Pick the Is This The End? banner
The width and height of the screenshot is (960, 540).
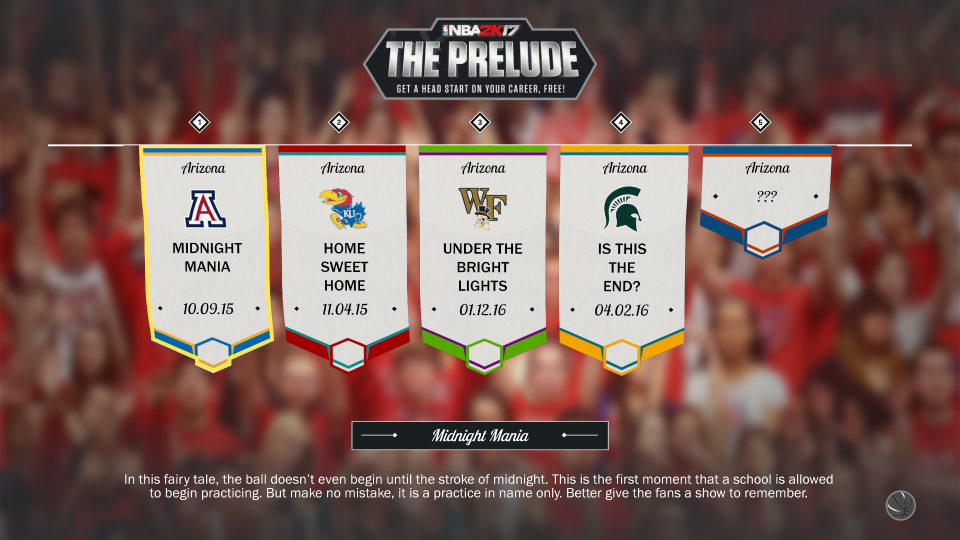[x=622, y=255]
